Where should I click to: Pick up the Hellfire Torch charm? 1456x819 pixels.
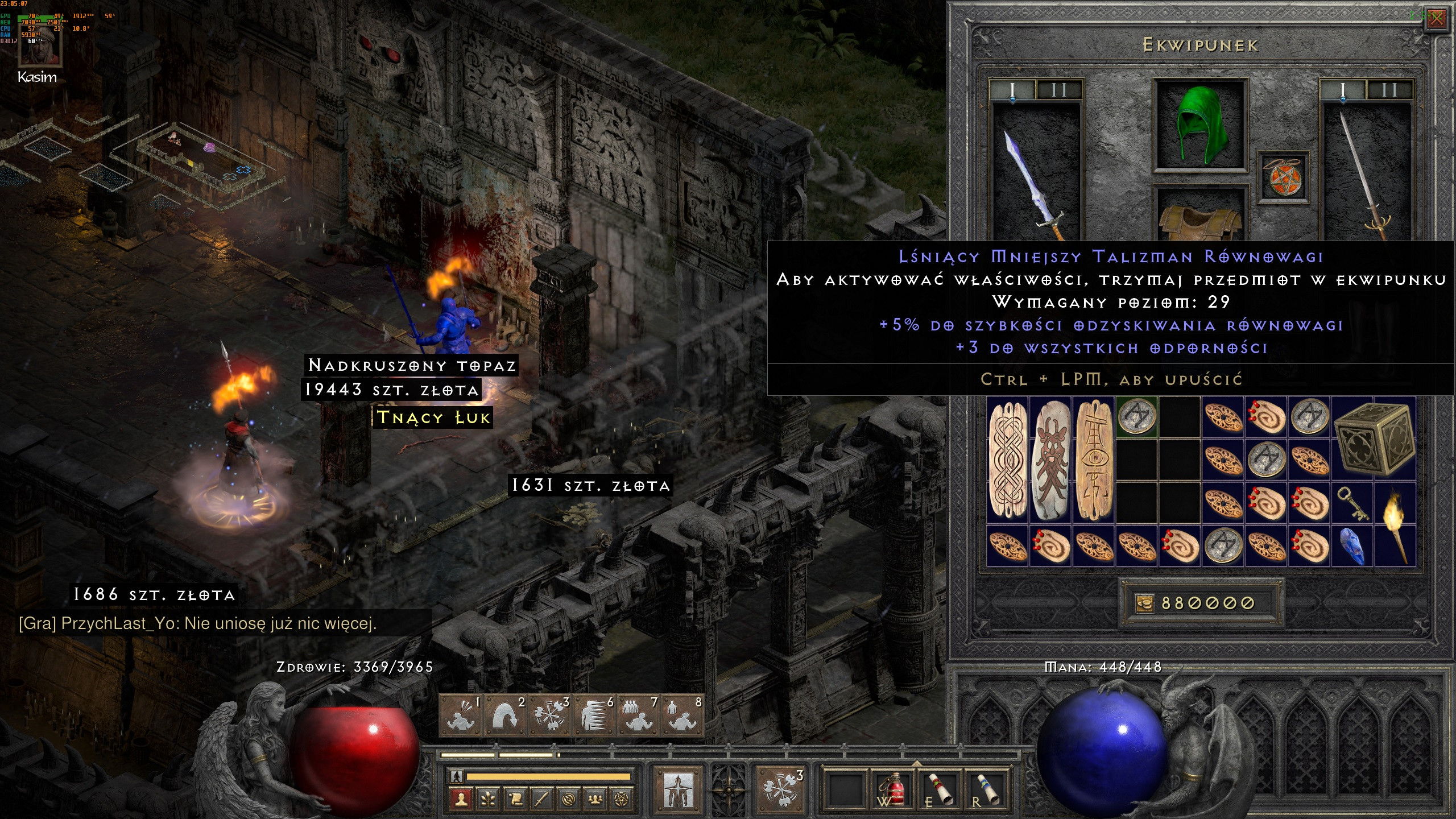(x=1395, y=524)
